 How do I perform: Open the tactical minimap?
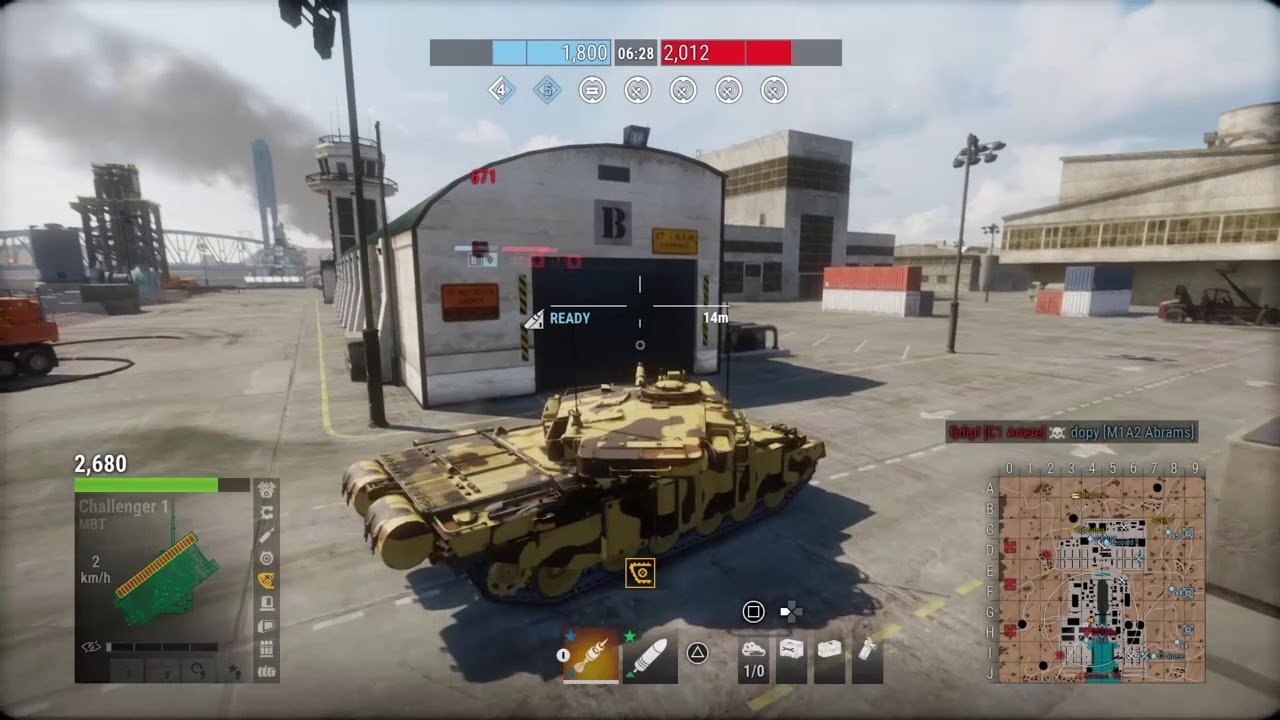point(1100,578)
